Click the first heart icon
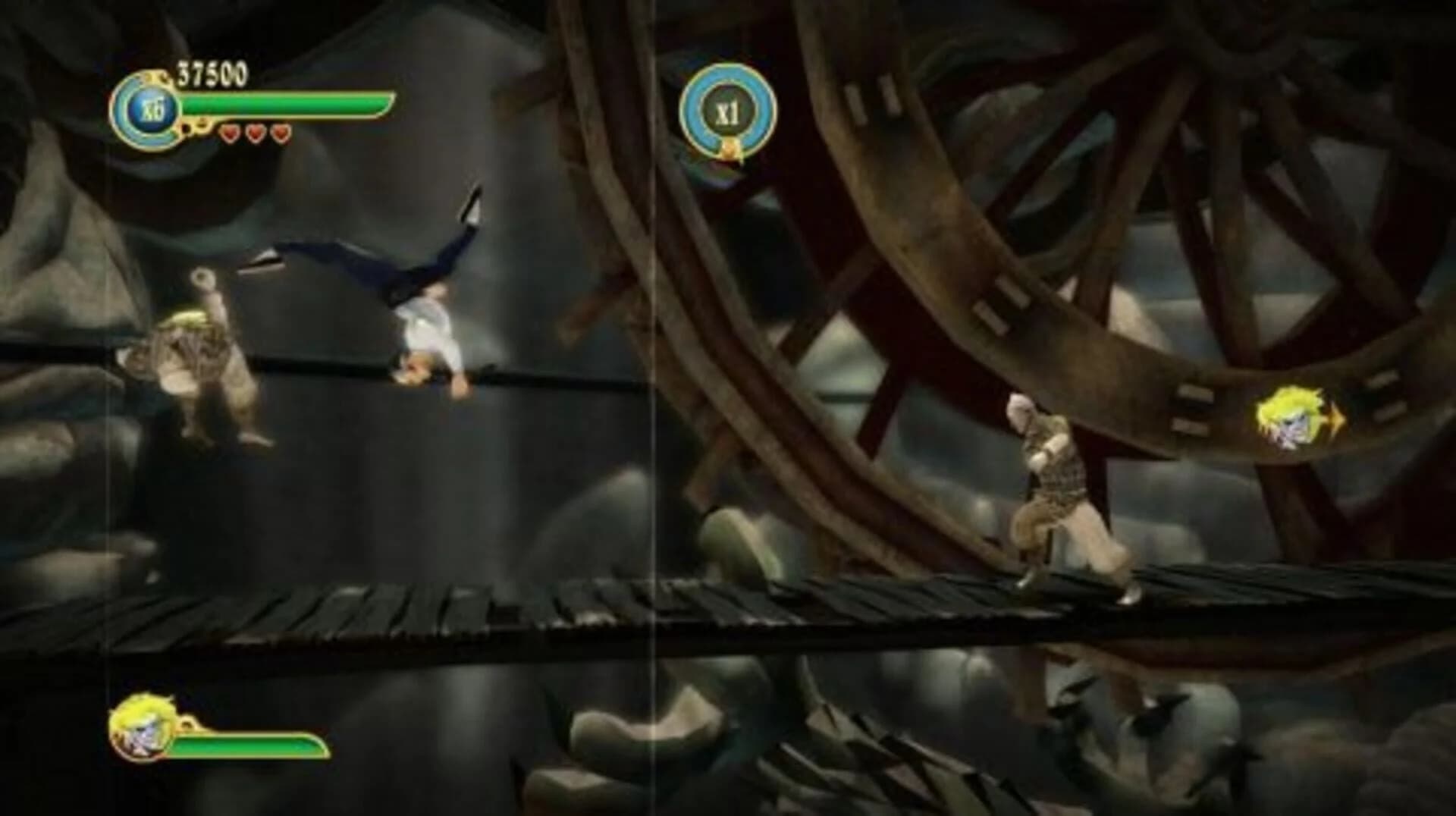Screen dimensions: 1456x816 pyautogui.click(x=229, y=135)
